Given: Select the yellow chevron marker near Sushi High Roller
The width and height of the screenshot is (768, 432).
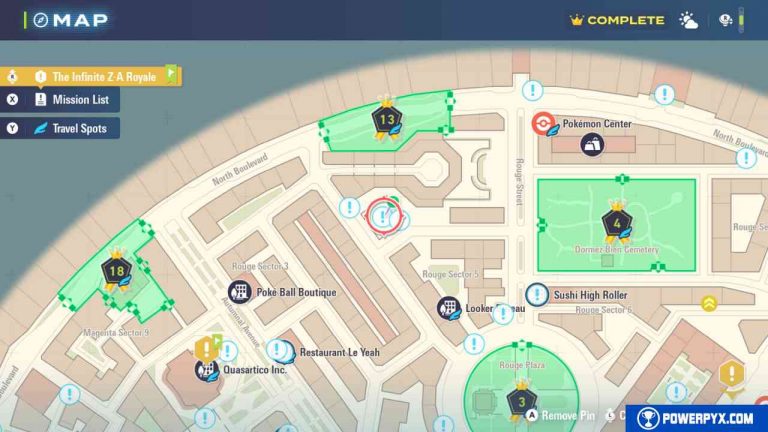Looking at the screenshot, I should pyautogui.click(x=709, y=303).
